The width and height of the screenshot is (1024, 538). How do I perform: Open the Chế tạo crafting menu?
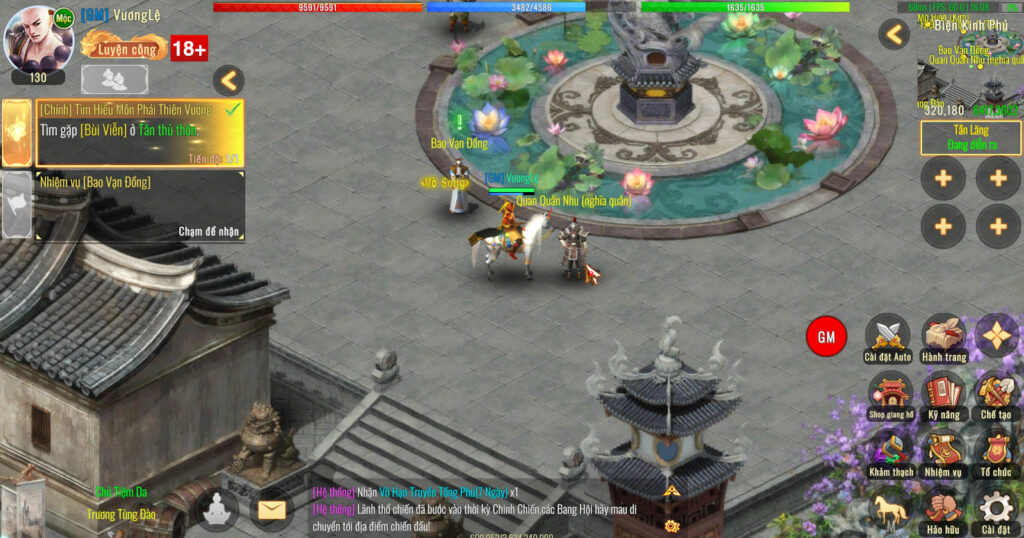996,393
